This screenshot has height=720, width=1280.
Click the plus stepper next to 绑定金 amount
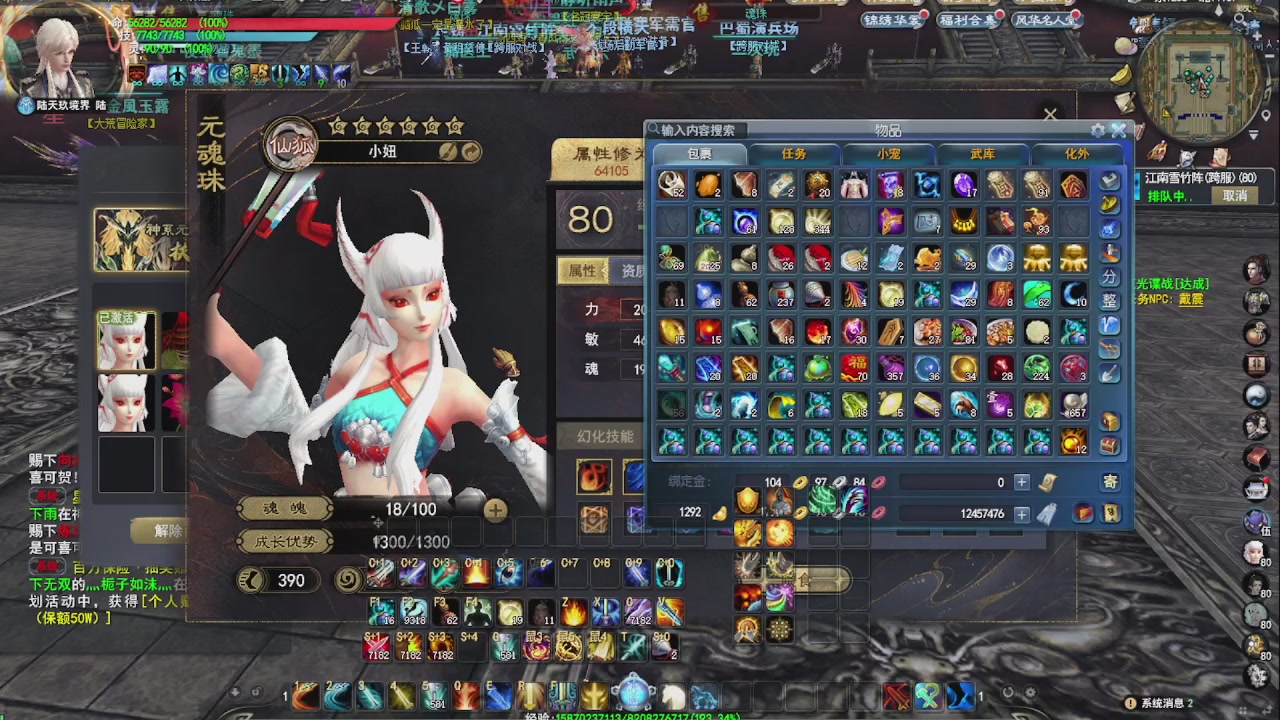point(1021,482)
